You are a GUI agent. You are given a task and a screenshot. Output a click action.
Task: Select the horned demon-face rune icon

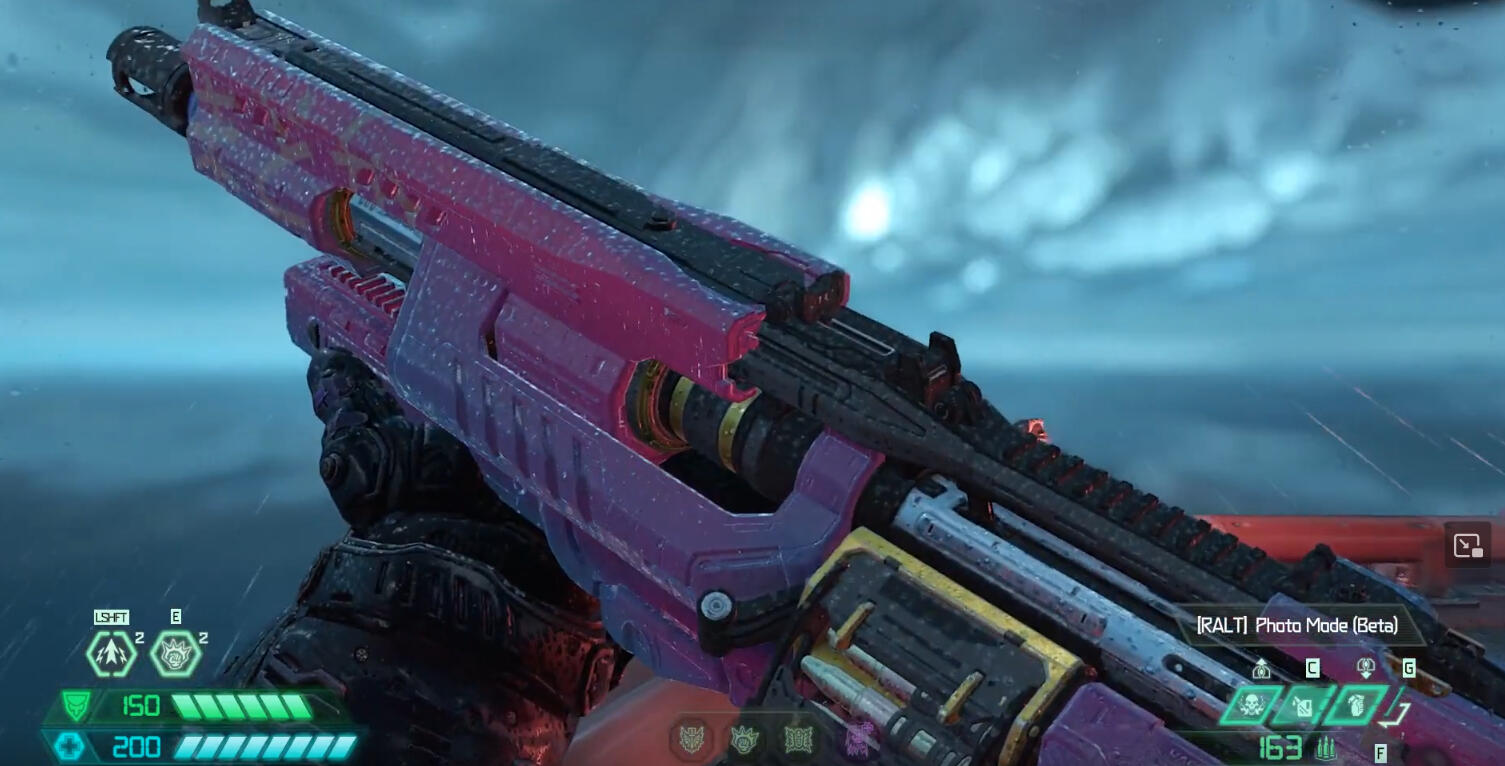pyautogui.click(x=692, y=741)
